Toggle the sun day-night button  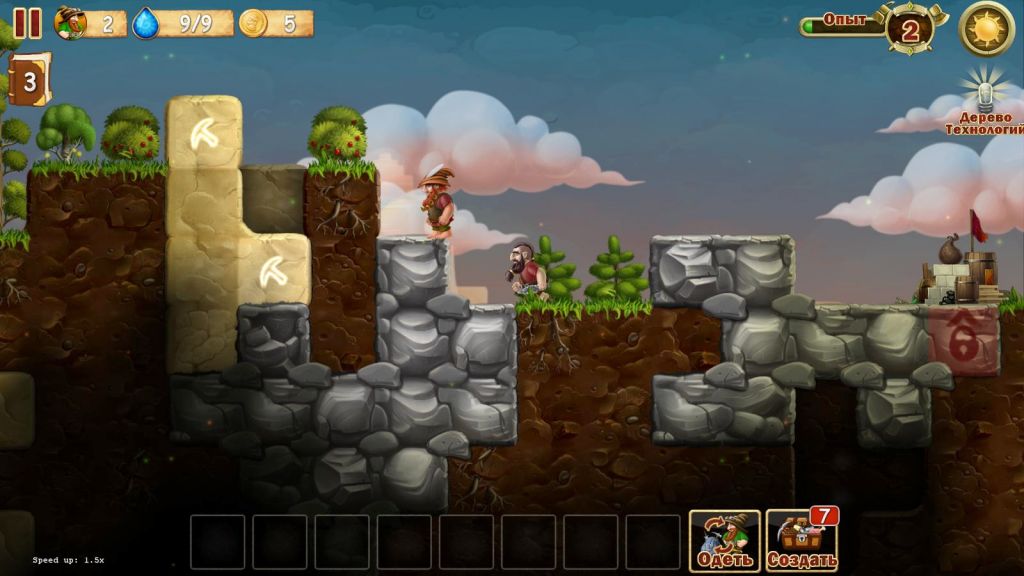(x=986, y=28)
